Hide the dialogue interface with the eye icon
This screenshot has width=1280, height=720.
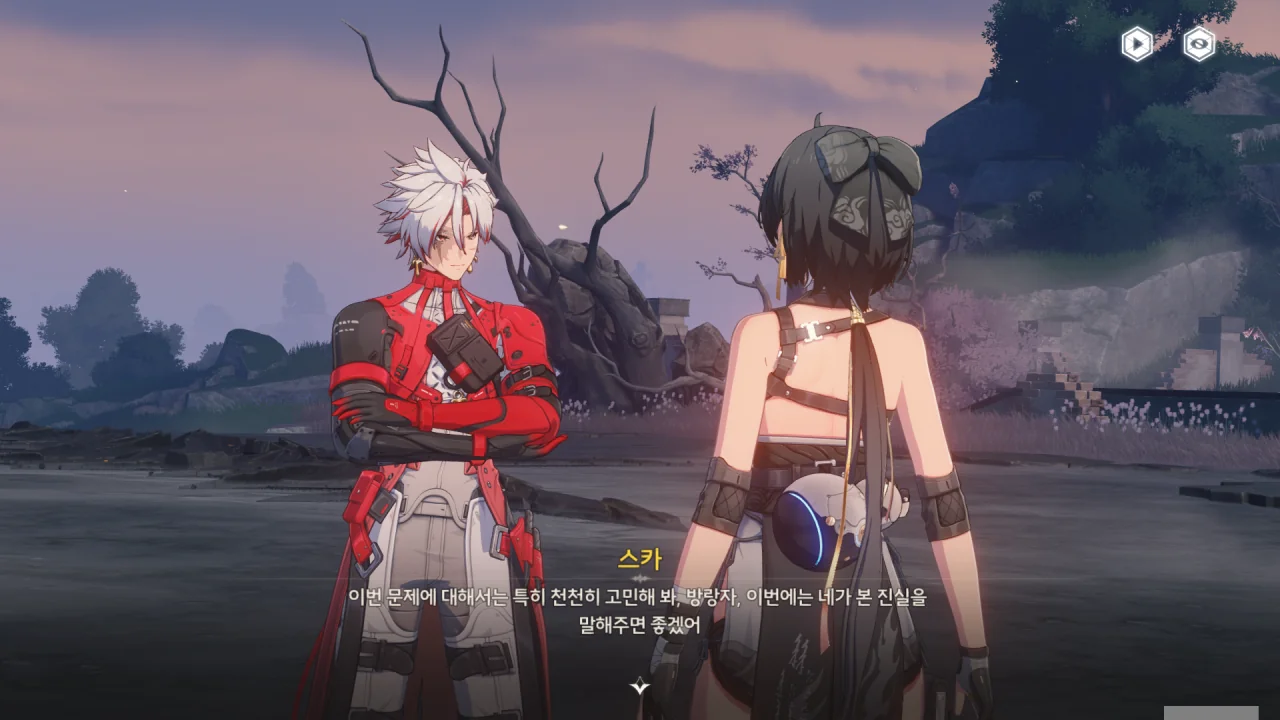(x=1199, y=44)
